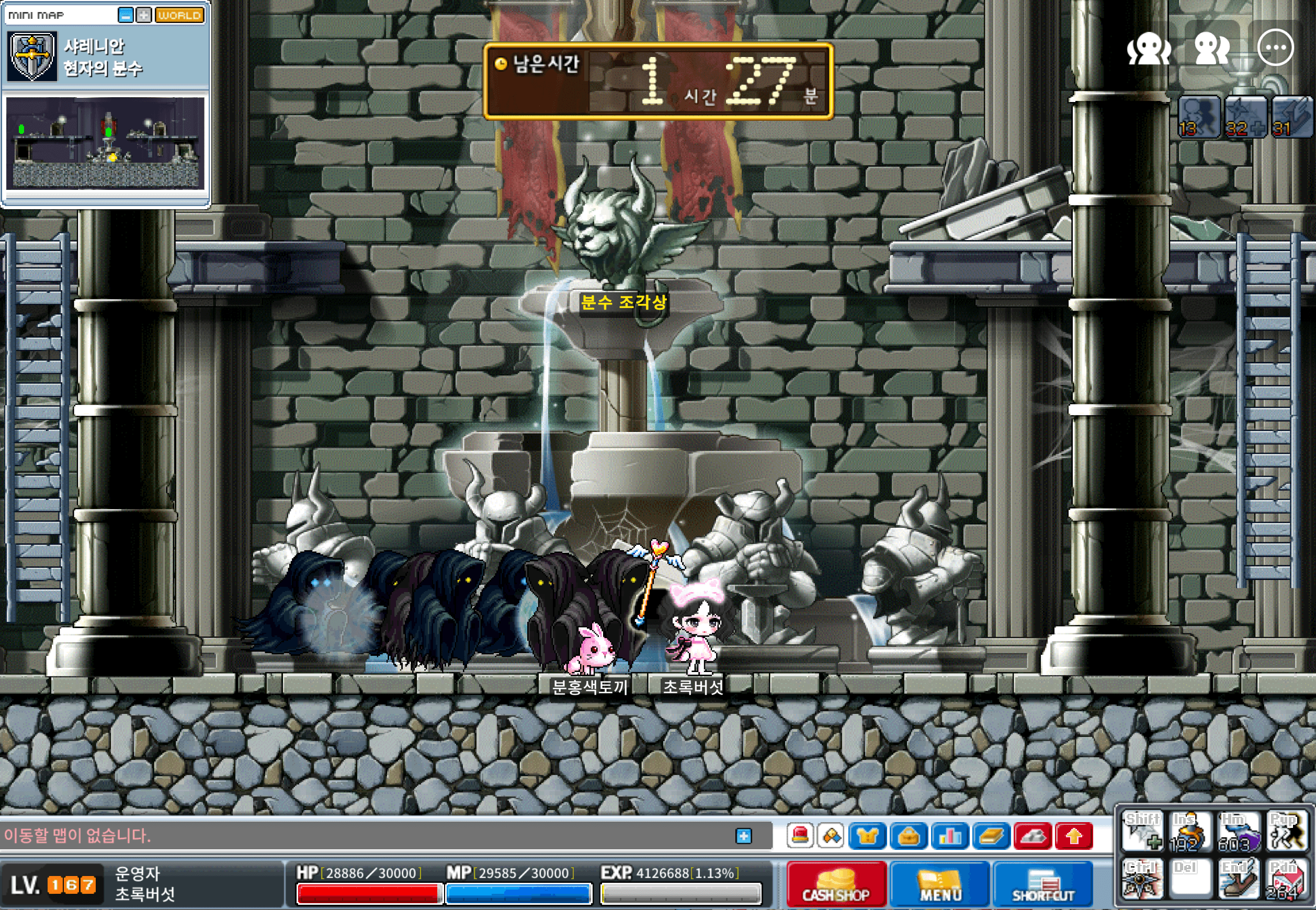
Task: Click the single ghost overlay icon
Action: pyautogui.click(x=1149, y=48)
